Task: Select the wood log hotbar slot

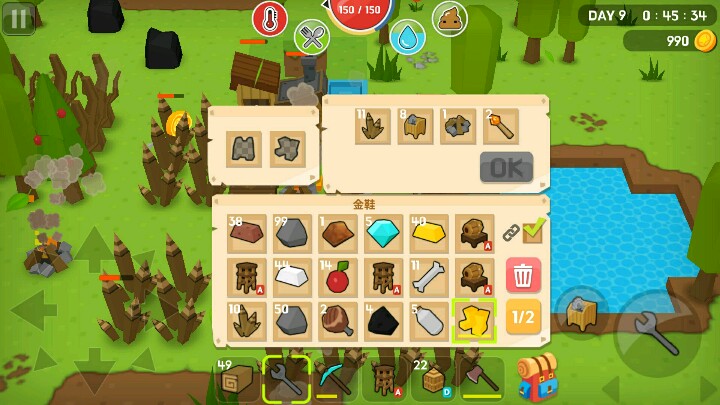Action: tap(238, 379)
